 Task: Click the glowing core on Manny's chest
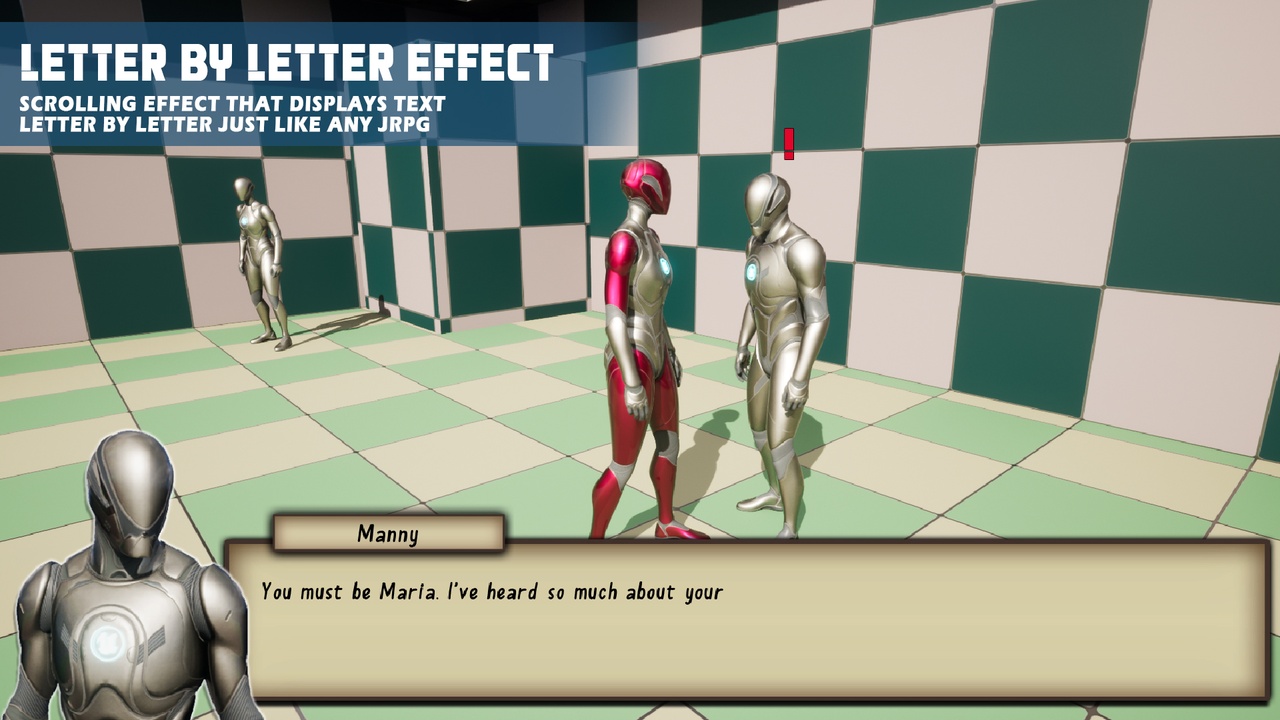point(752,271)
